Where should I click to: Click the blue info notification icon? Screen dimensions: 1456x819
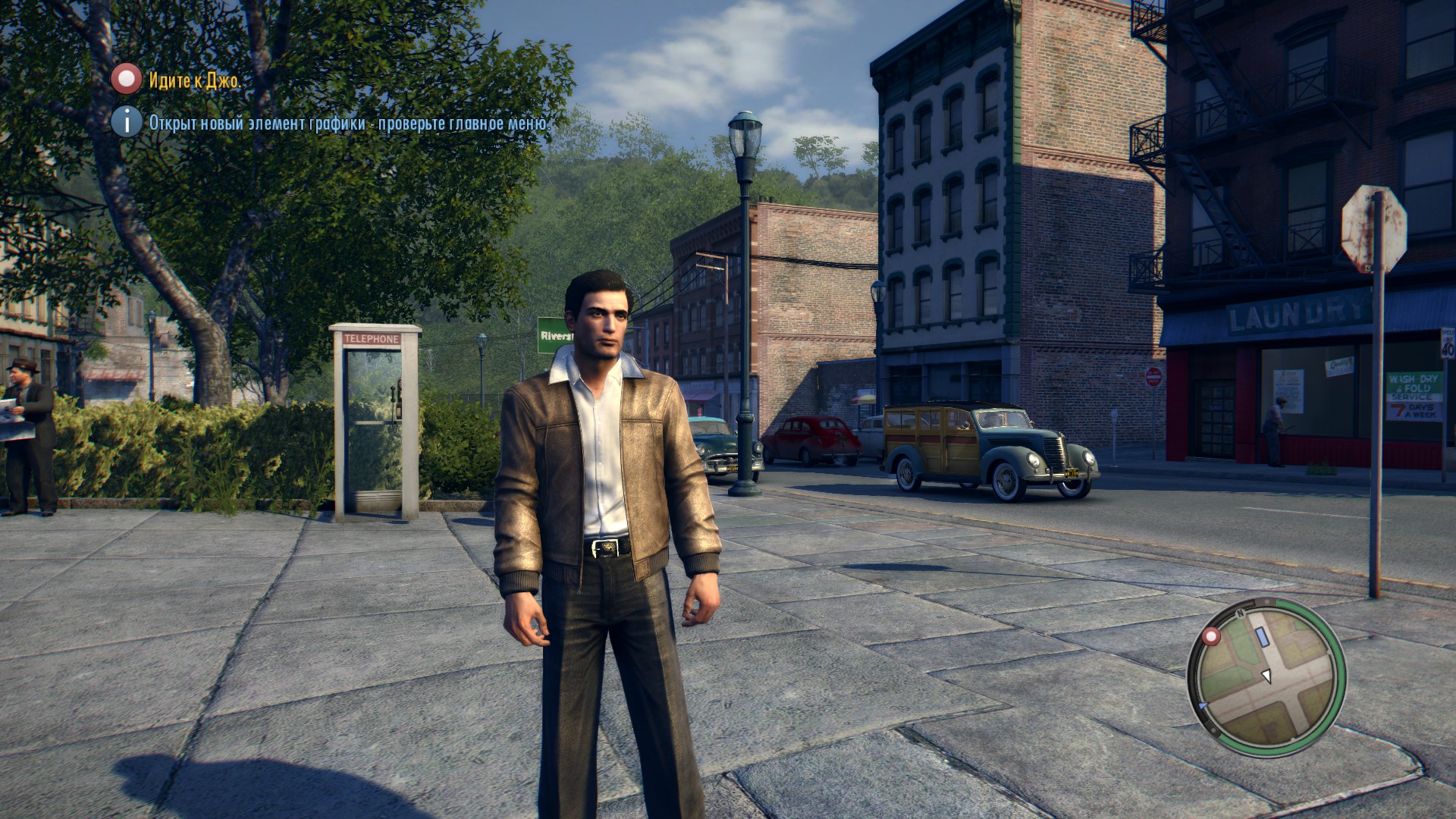[x=127, y=121]
